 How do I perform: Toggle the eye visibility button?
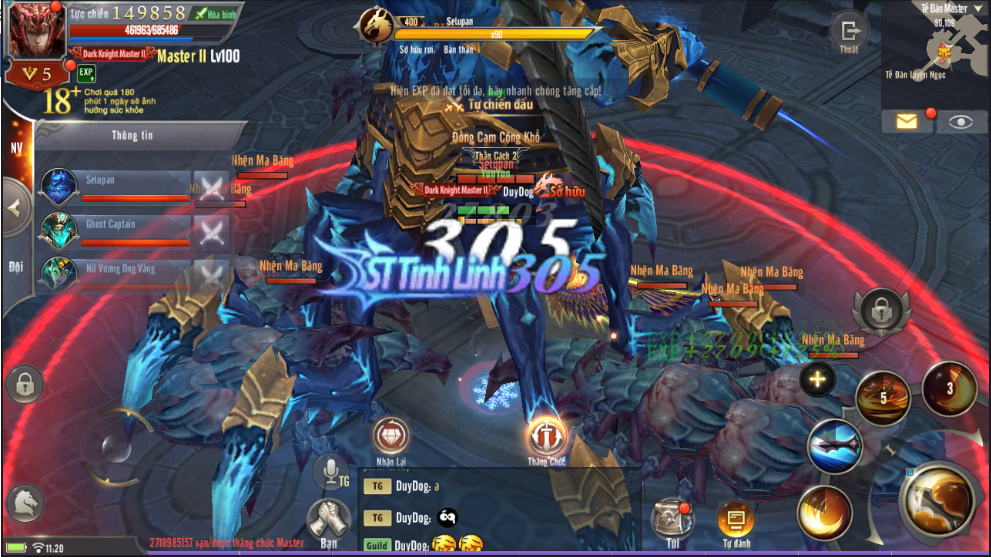coord(960,121)
